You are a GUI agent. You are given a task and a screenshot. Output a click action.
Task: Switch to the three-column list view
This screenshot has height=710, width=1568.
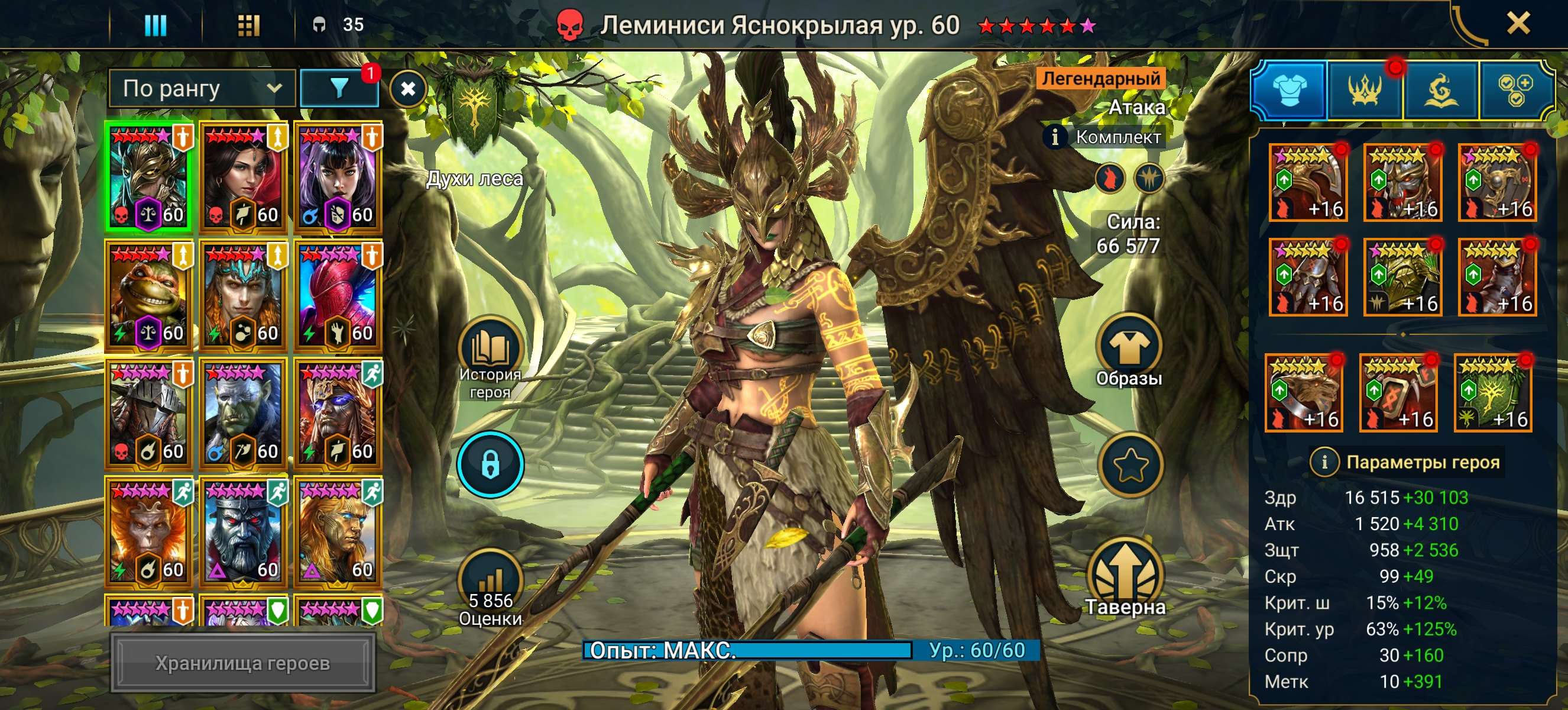(155, 25)
